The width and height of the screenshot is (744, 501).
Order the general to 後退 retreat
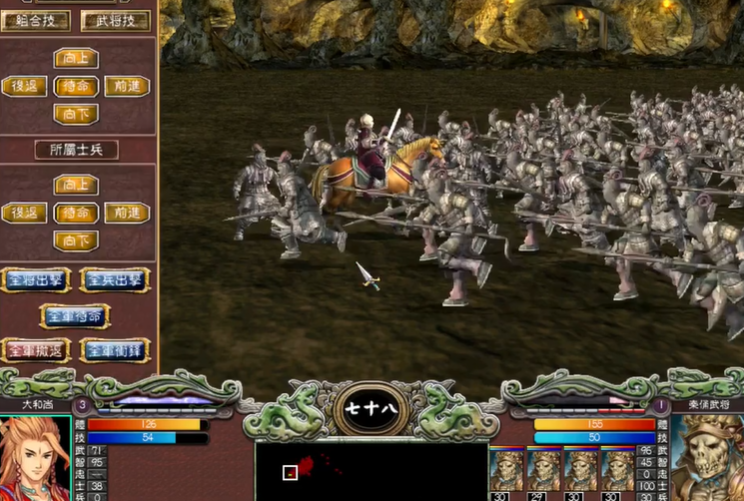(x=25, y=86)
